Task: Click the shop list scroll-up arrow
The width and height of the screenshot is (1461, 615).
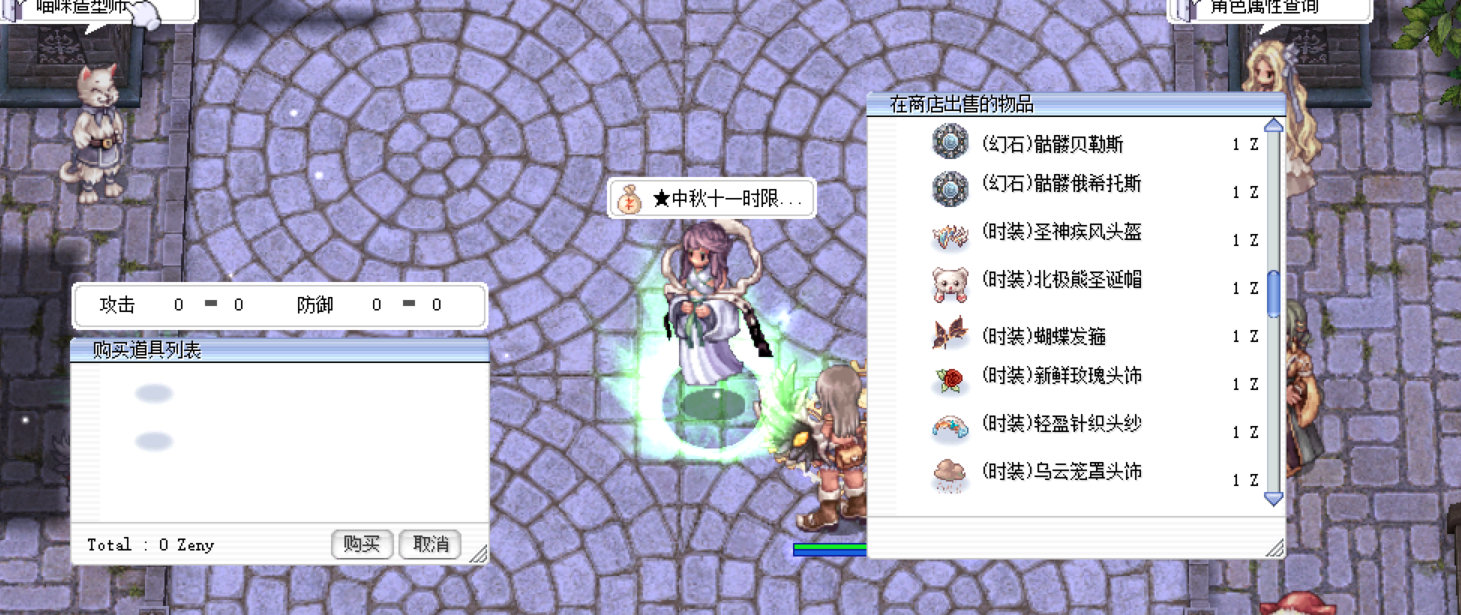Action: (1273, 126)
